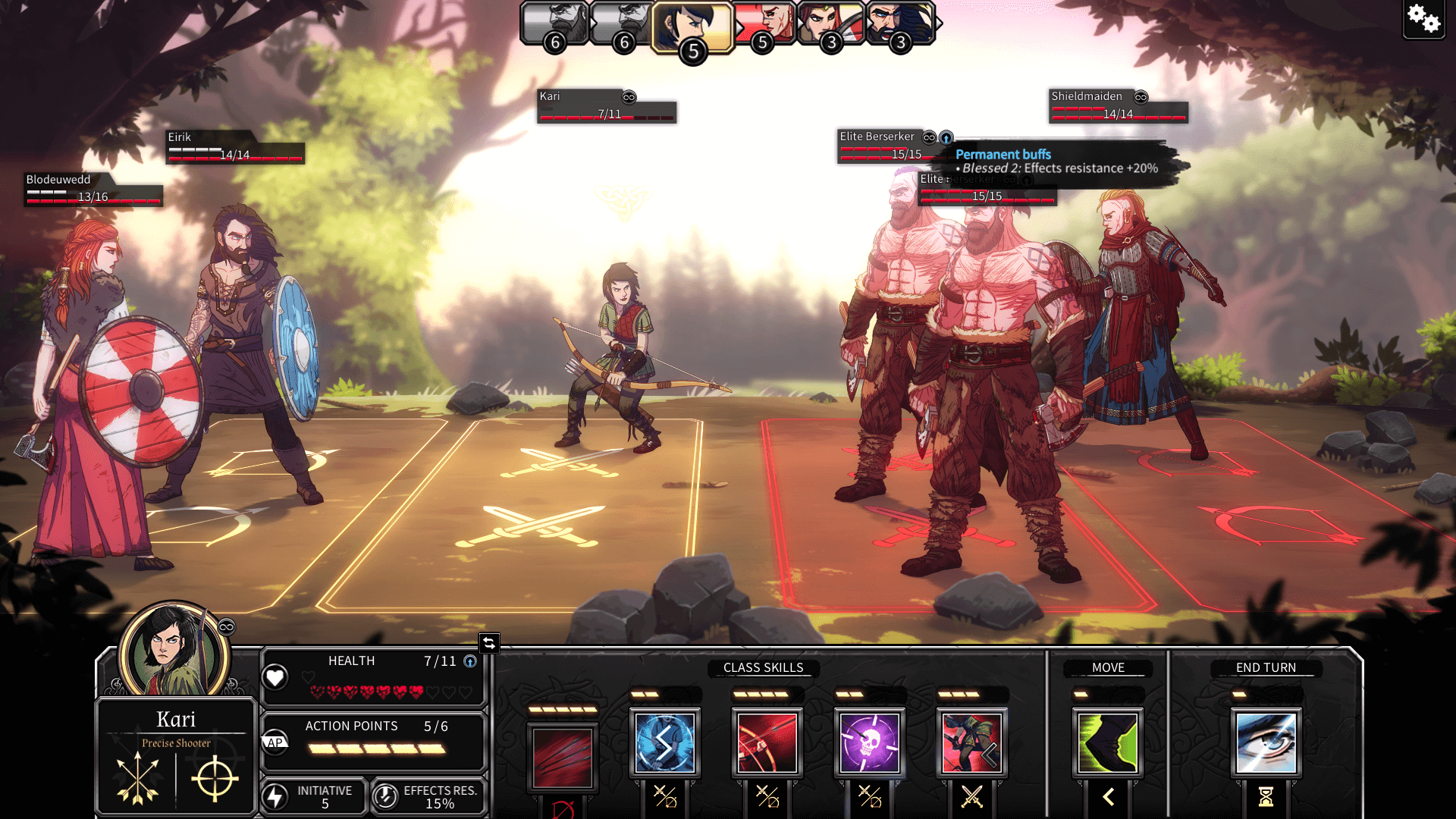The image size is (1456, 819).
Task: Select the Shieldmaiden portrait in turn order
Action: 764,23
